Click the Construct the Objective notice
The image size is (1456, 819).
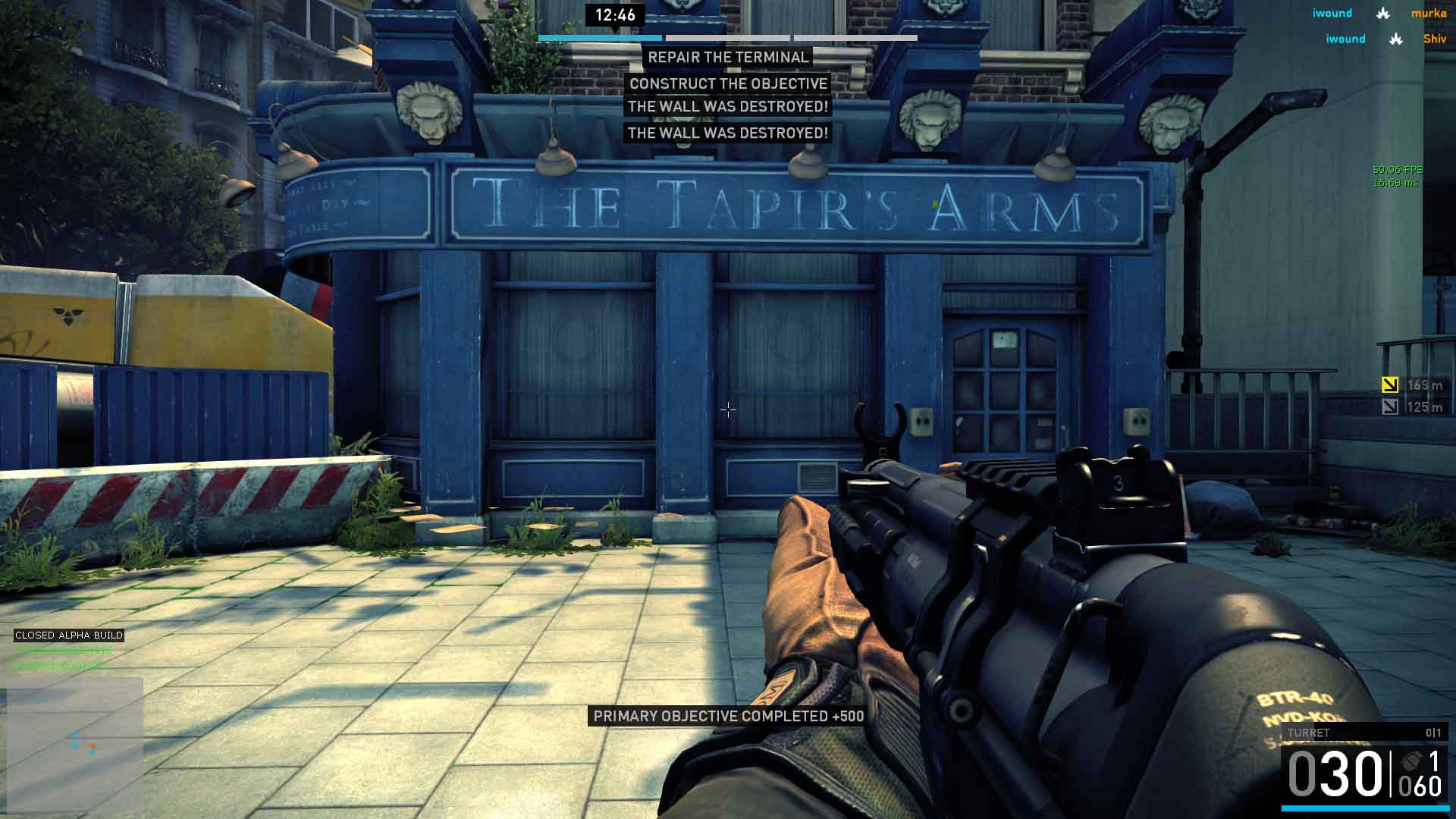[x=728, y=83]
